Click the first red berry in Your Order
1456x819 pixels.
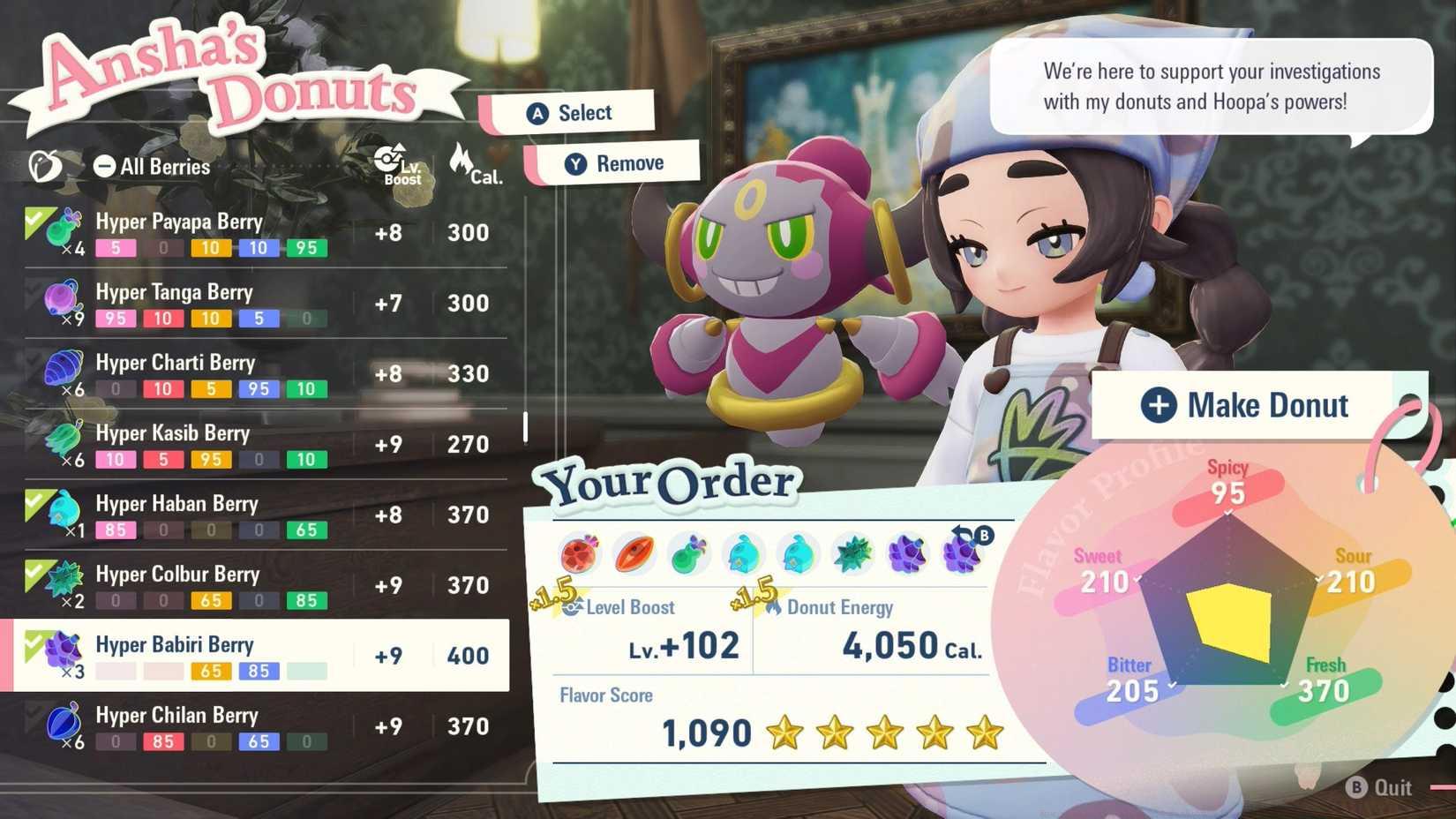tap(578, 553)
